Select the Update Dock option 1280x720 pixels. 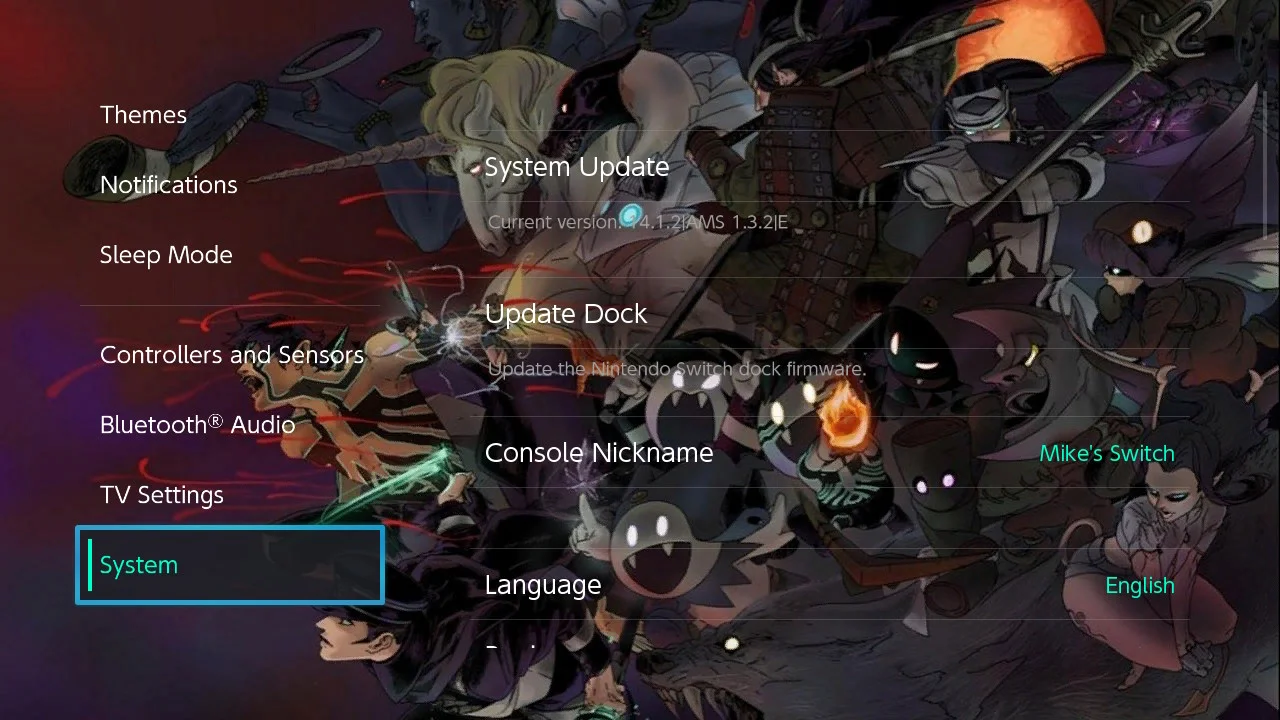566,313
